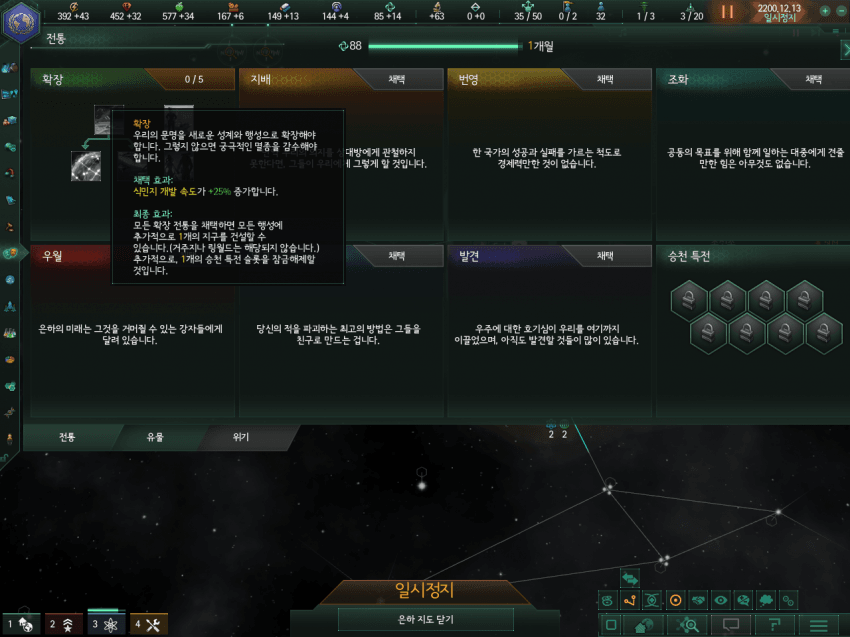Select control group 1 with planet icon
The image size is (850, 637).
pos(21,625)
